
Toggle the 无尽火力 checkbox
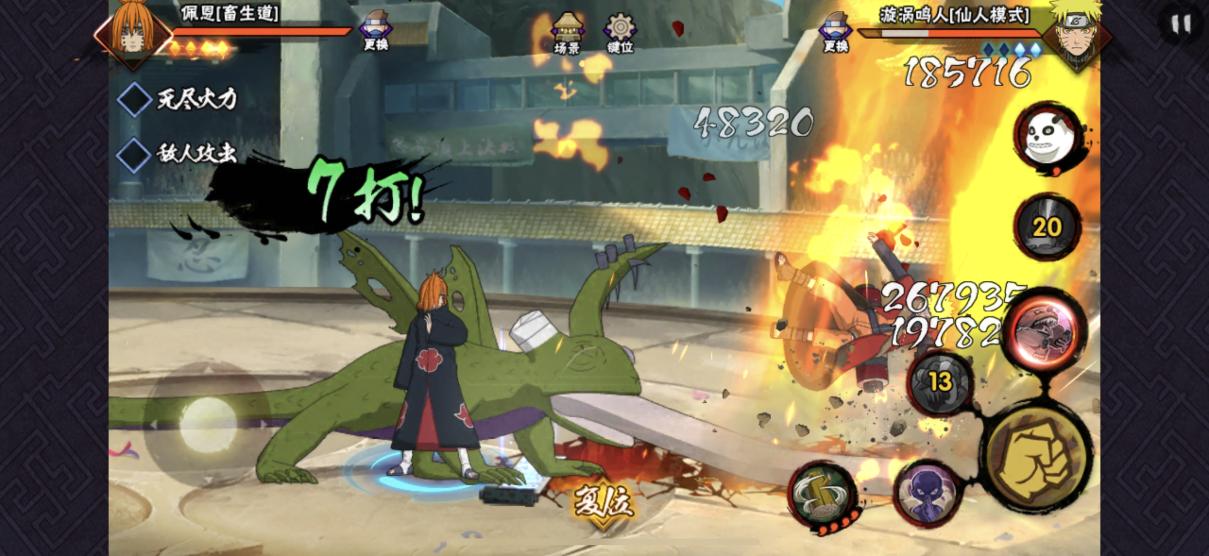tap(135, 99)
